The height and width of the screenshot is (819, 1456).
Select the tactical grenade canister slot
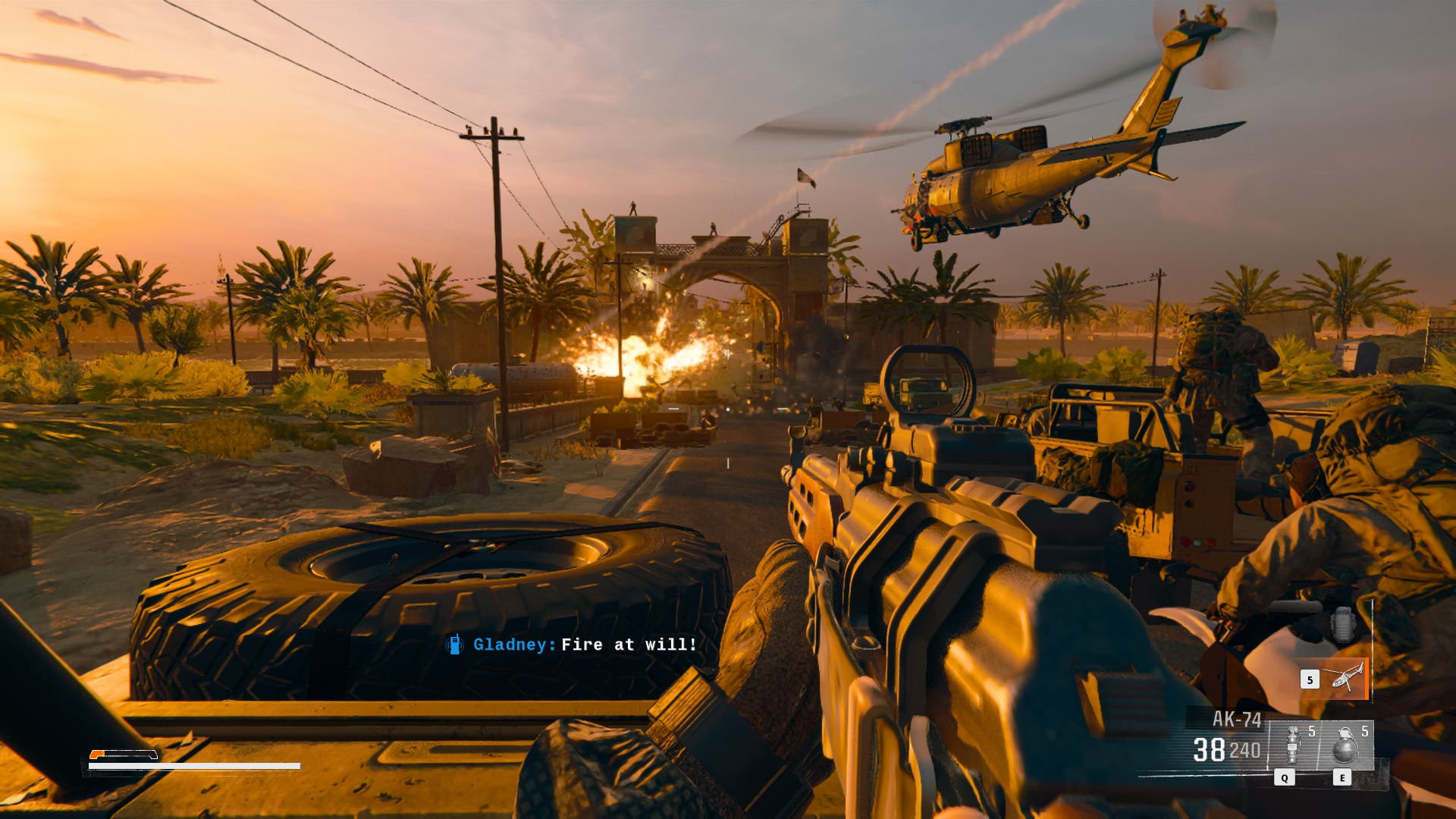click(x=1294, y=745)
